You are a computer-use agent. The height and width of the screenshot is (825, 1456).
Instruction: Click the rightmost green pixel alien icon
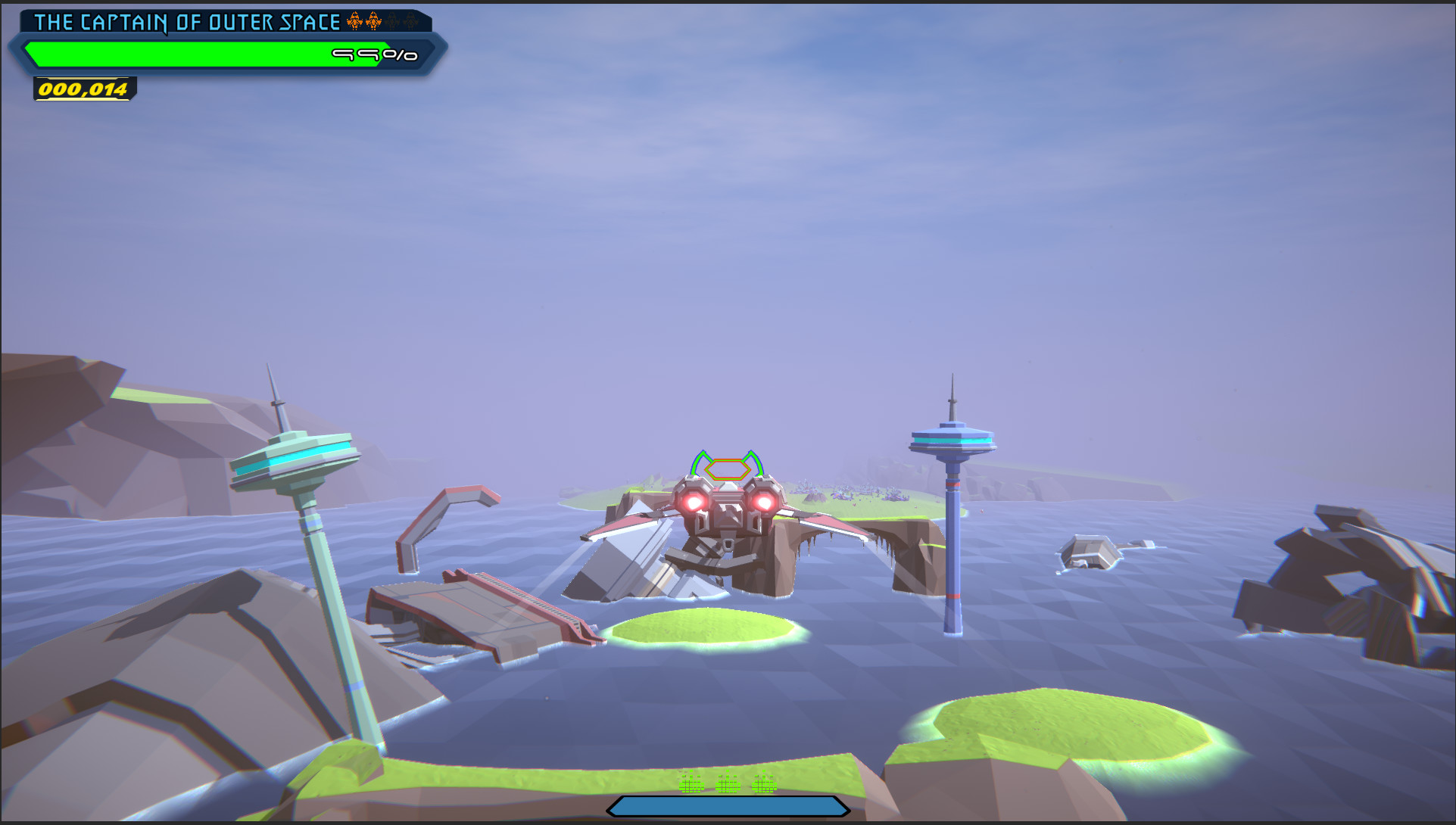pos(765,784)
